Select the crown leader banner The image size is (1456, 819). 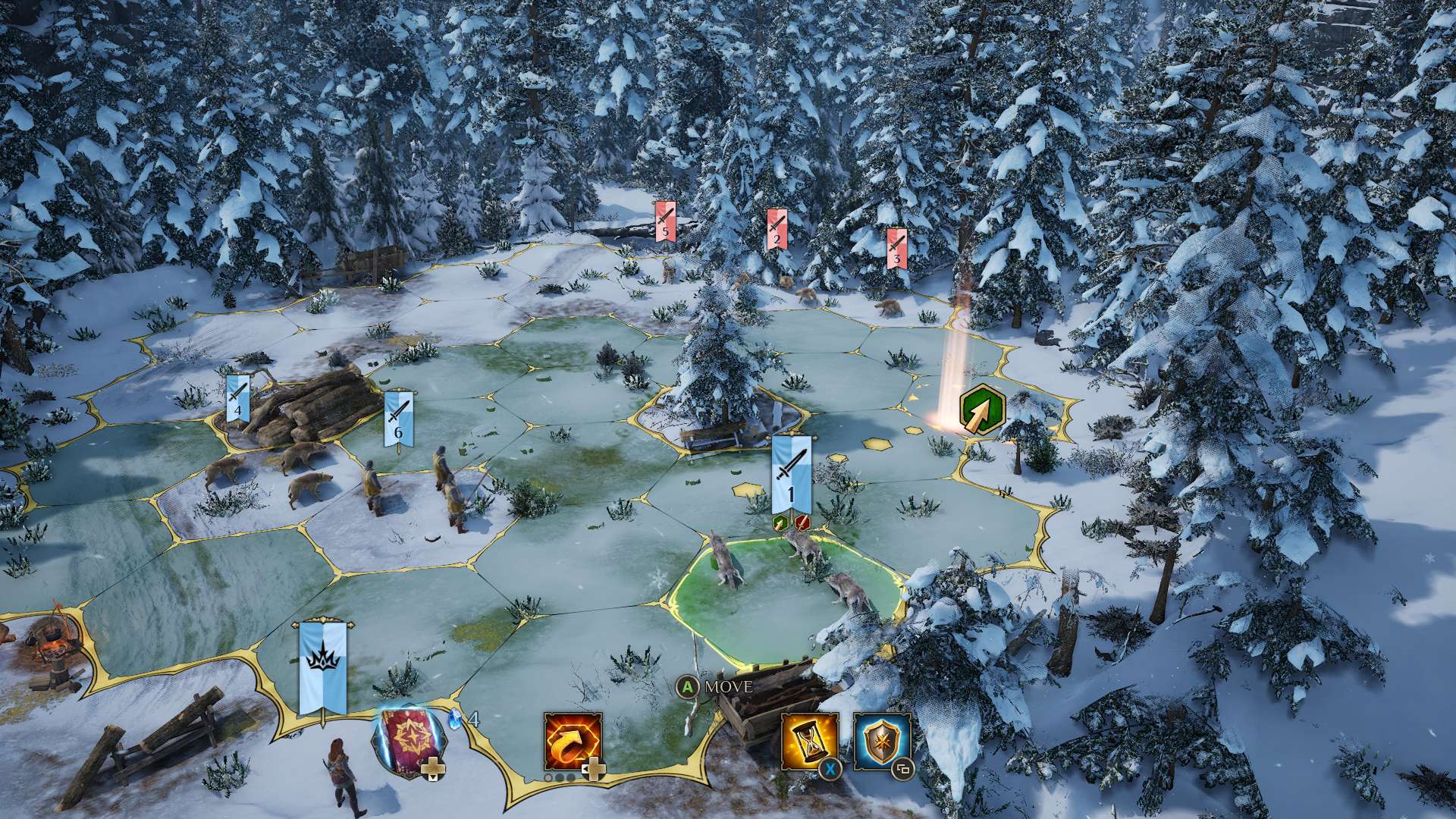pos(323,667)
